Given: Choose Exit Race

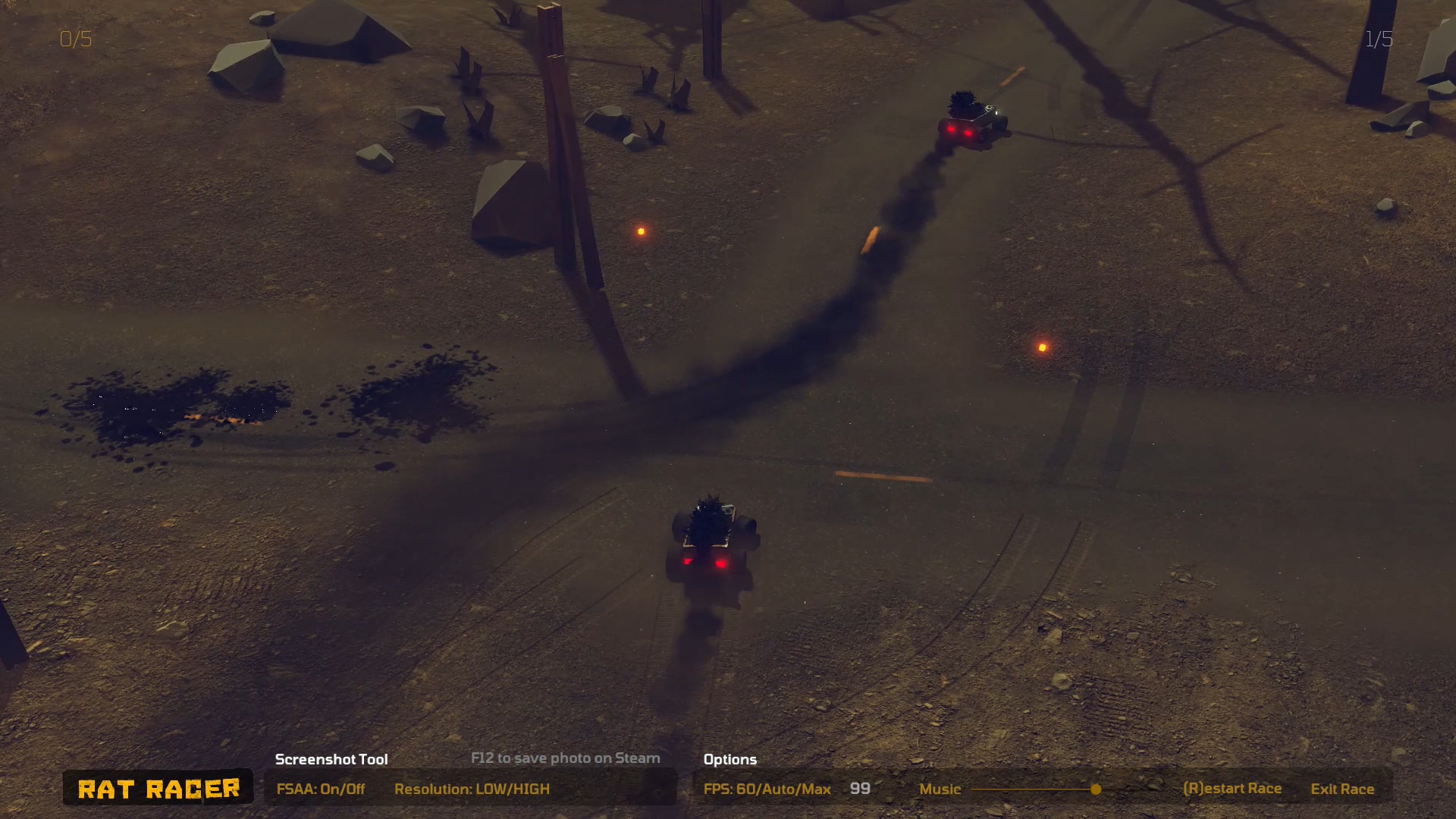Looking at the screenshot, I should point(1341,789).
